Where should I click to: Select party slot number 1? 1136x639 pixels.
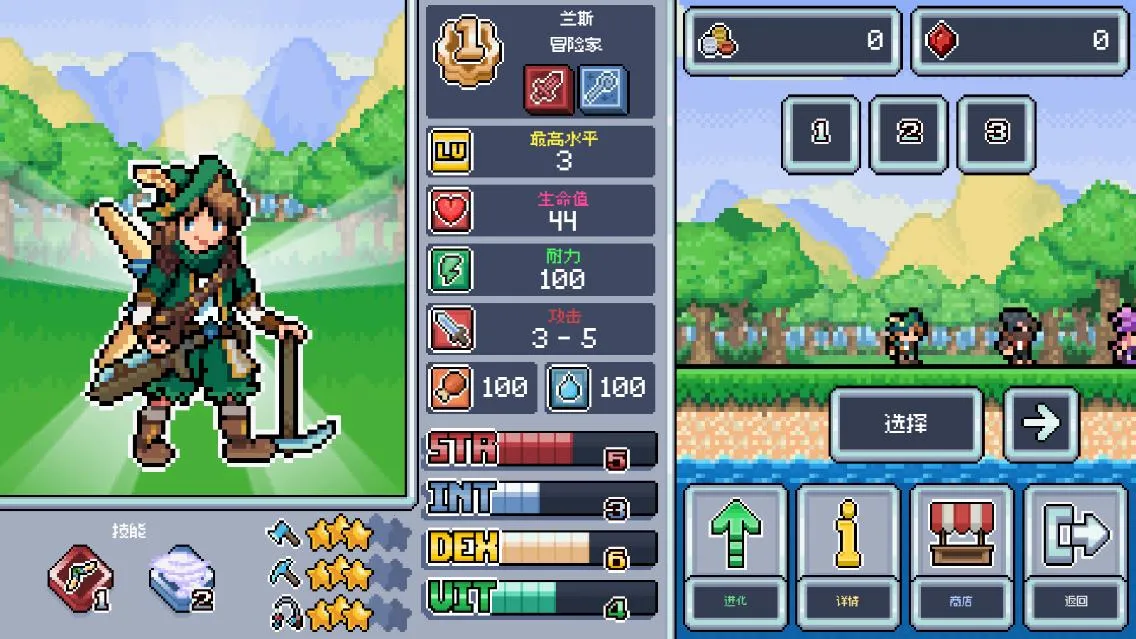[x=821, y=134]
